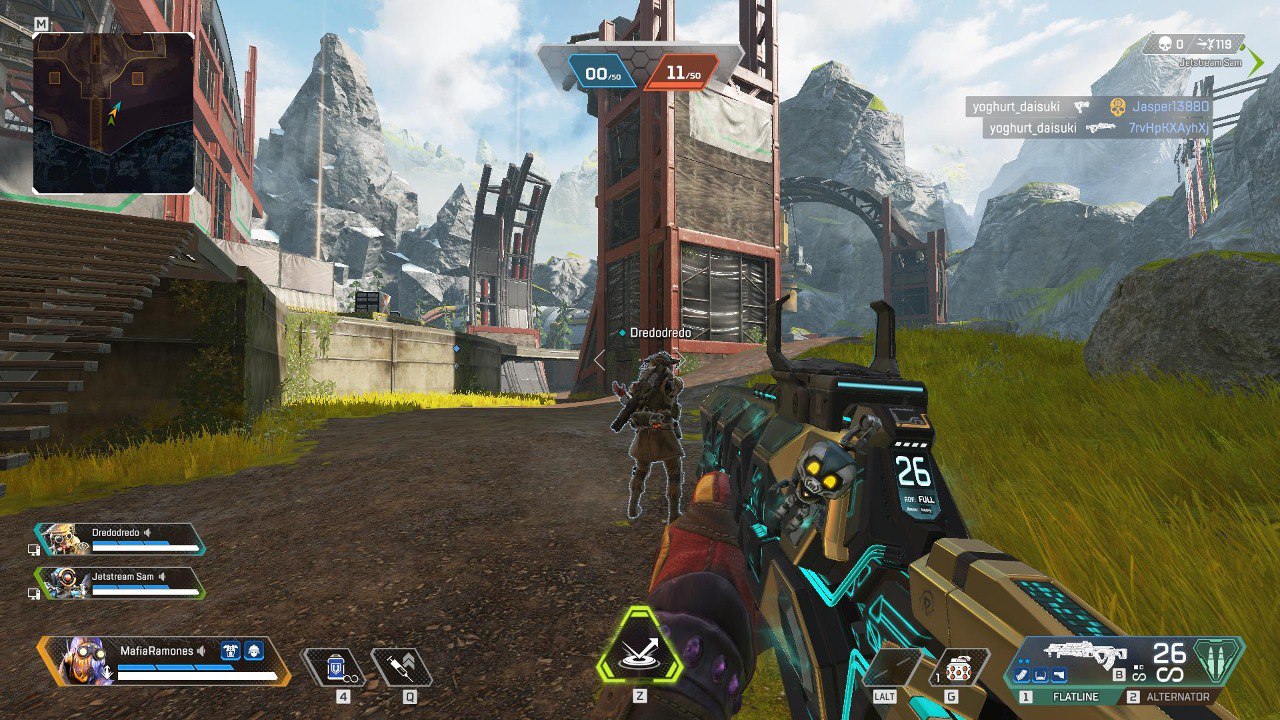This screenshot has width=1280, height=720.
Task: Select teammate Jetstream Sam's squad card
Action: pyautogui.click(x=120, y=583)
